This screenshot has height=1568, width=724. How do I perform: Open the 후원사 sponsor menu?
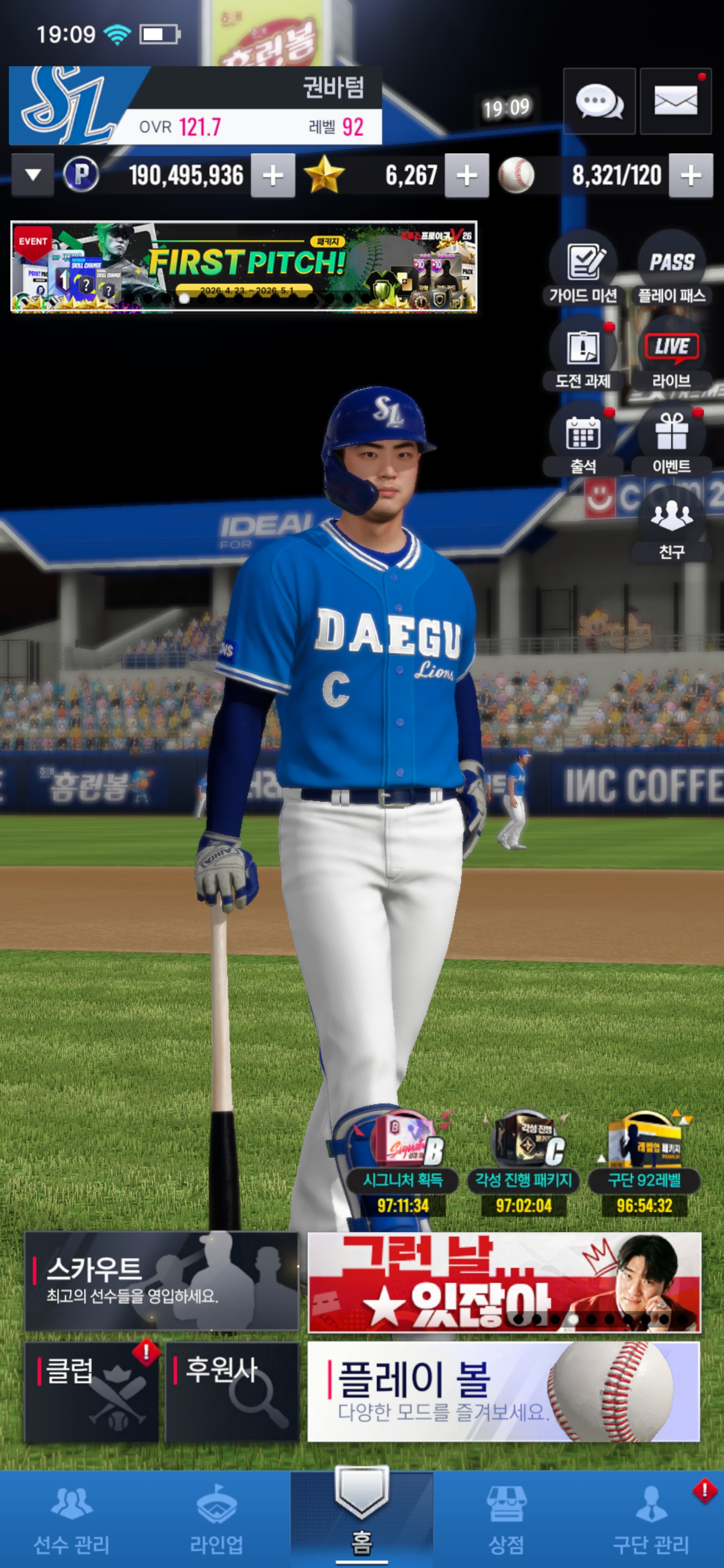[232, 1392]
